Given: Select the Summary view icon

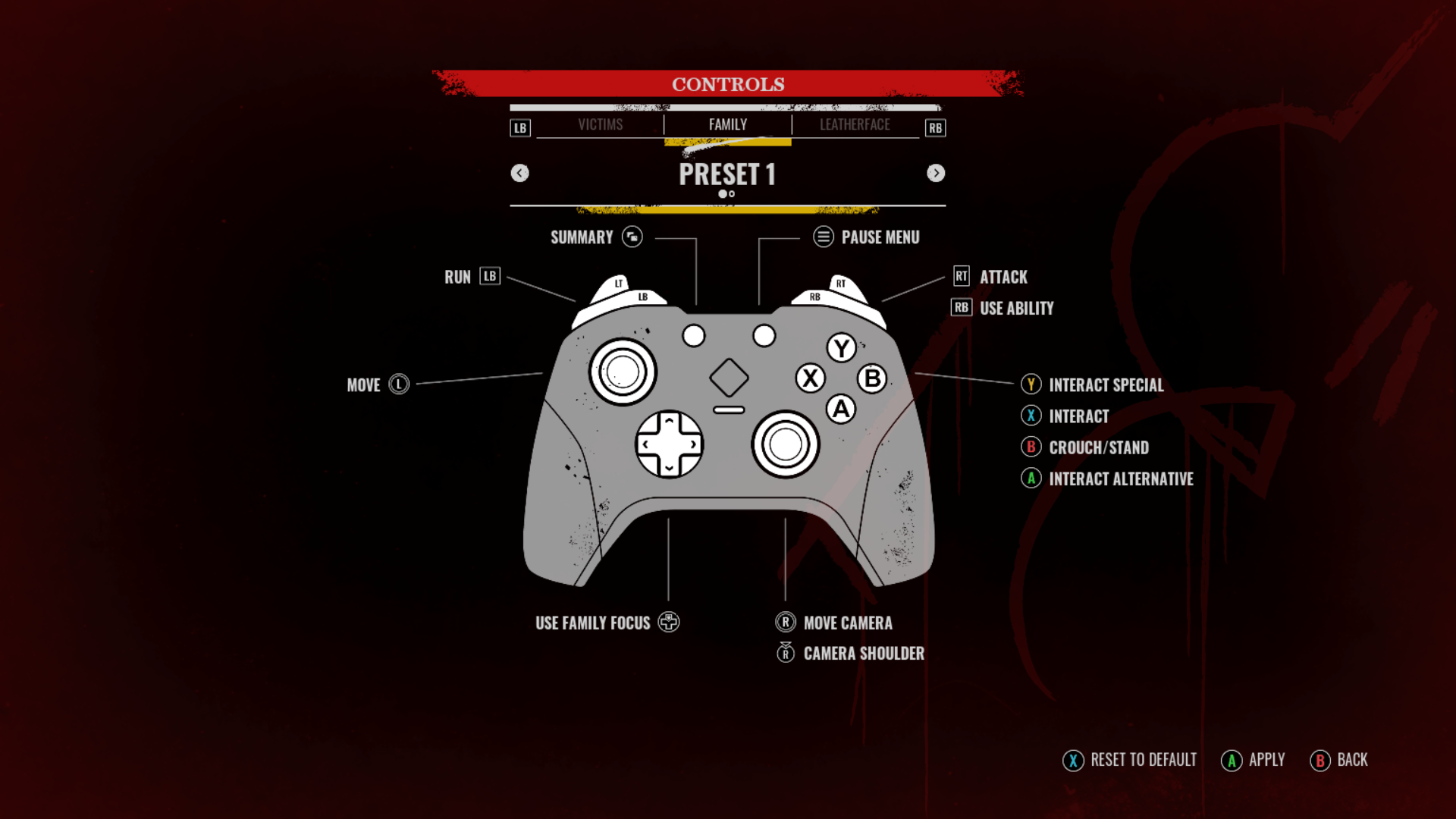Looking at the screenshot, I should point(631,237).
